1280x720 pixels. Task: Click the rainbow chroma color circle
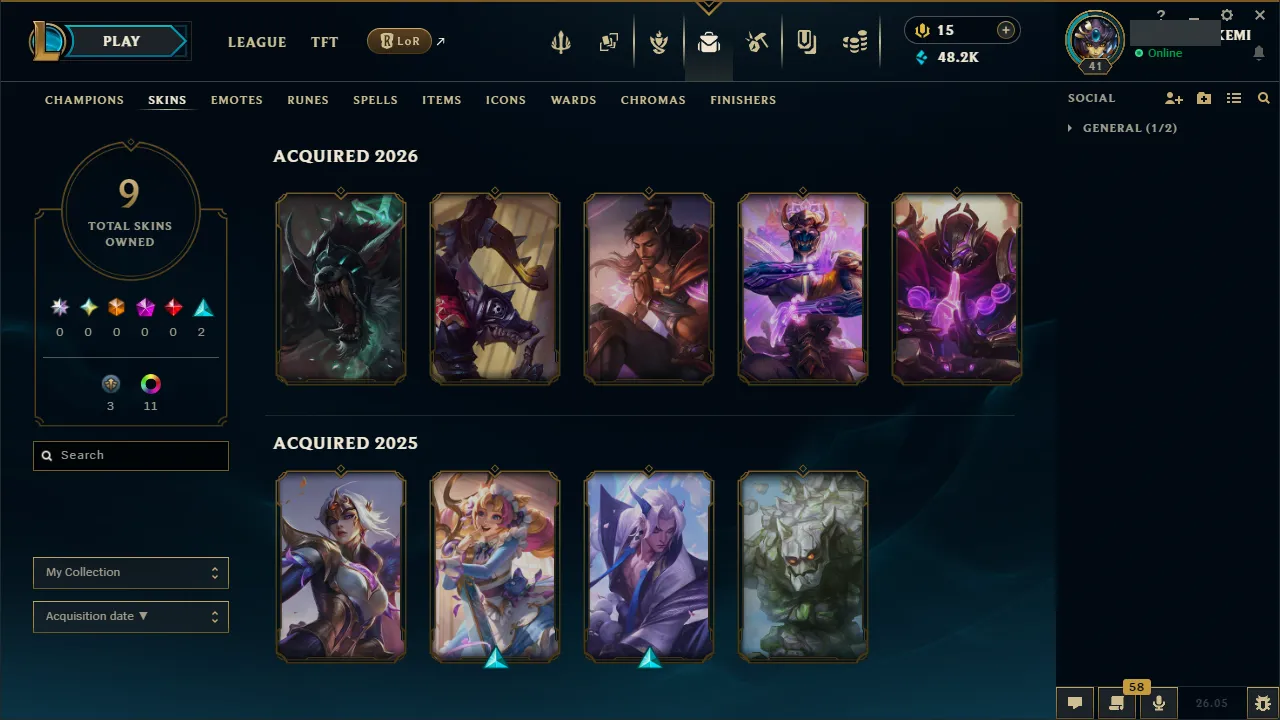coord(150,383)
